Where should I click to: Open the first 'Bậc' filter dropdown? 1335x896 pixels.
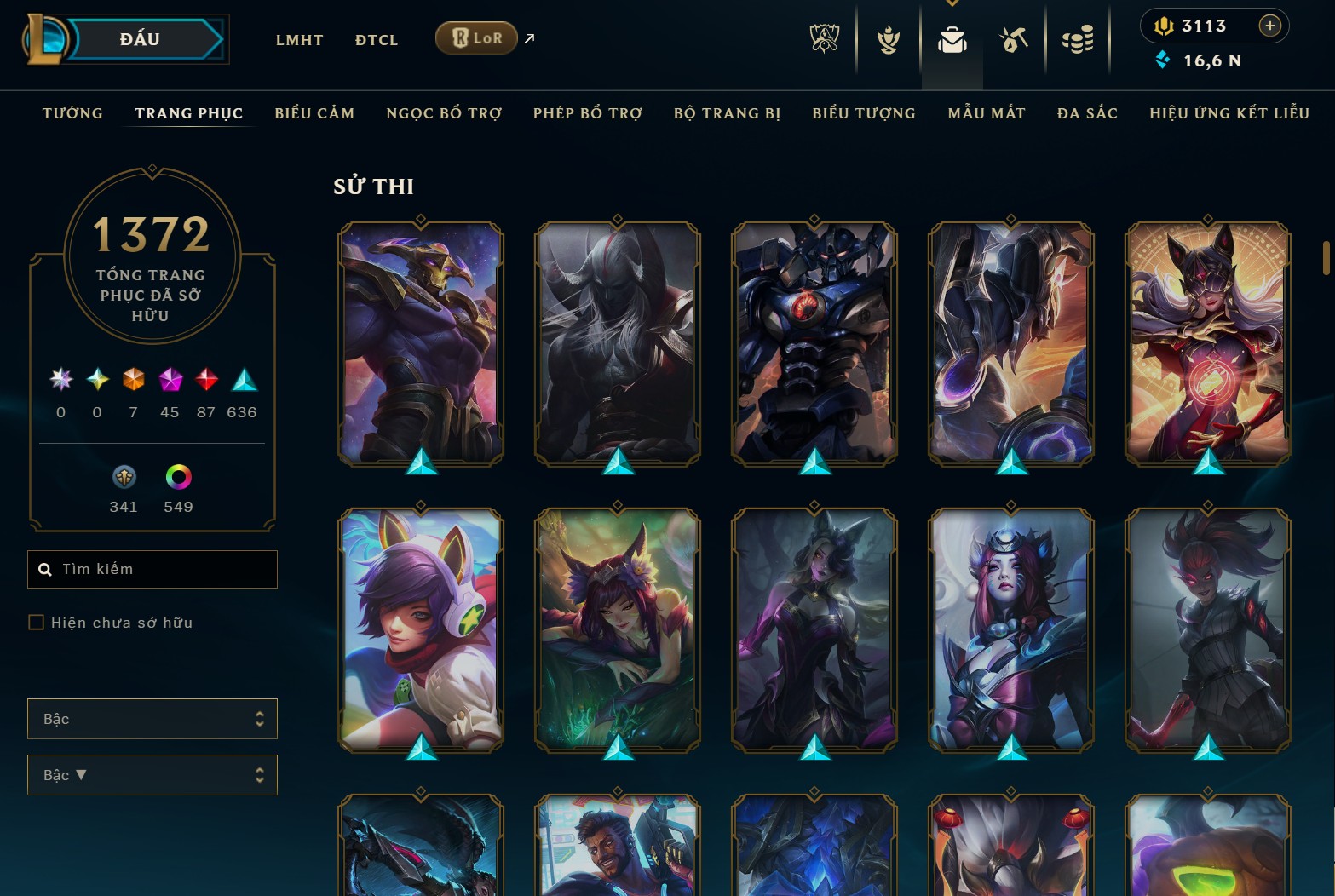[x=152, y=719]
